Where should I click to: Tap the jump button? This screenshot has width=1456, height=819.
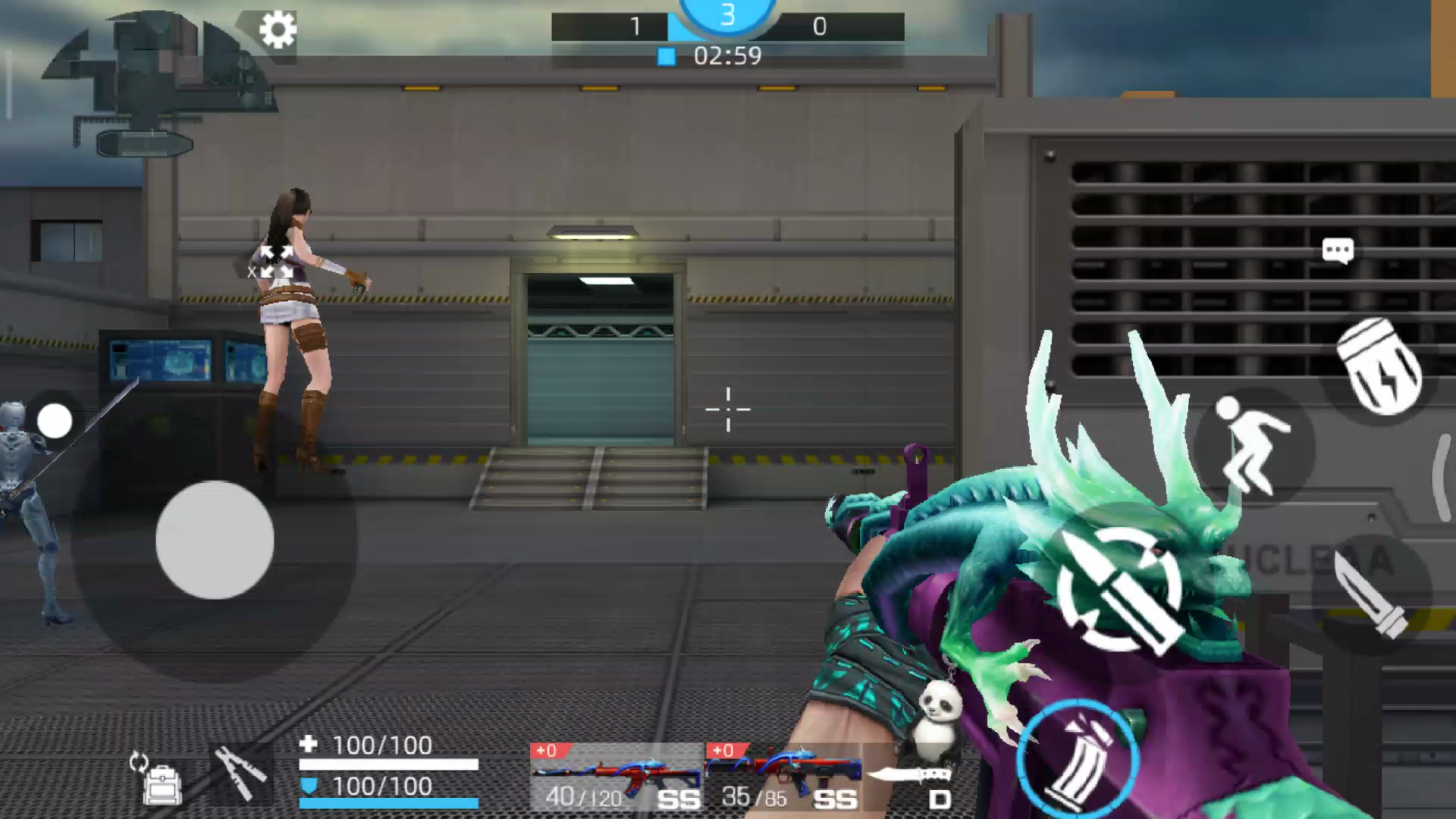point(1253,447)
